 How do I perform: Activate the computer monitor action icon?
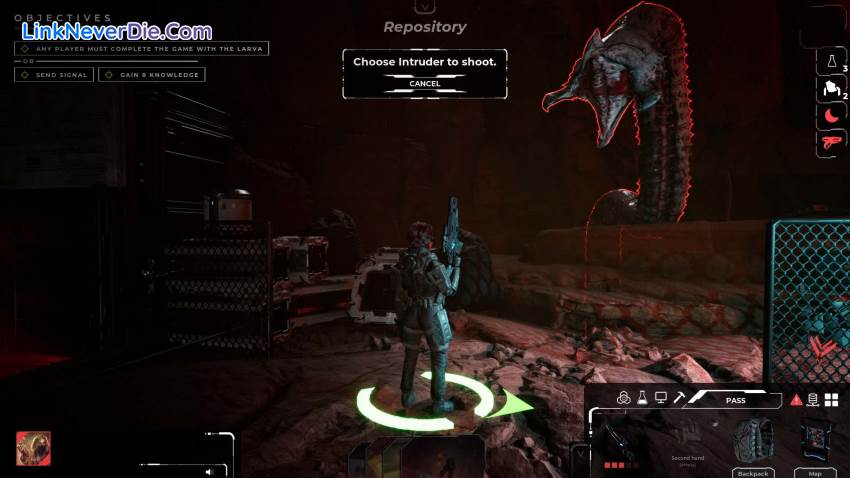point(661,398)
